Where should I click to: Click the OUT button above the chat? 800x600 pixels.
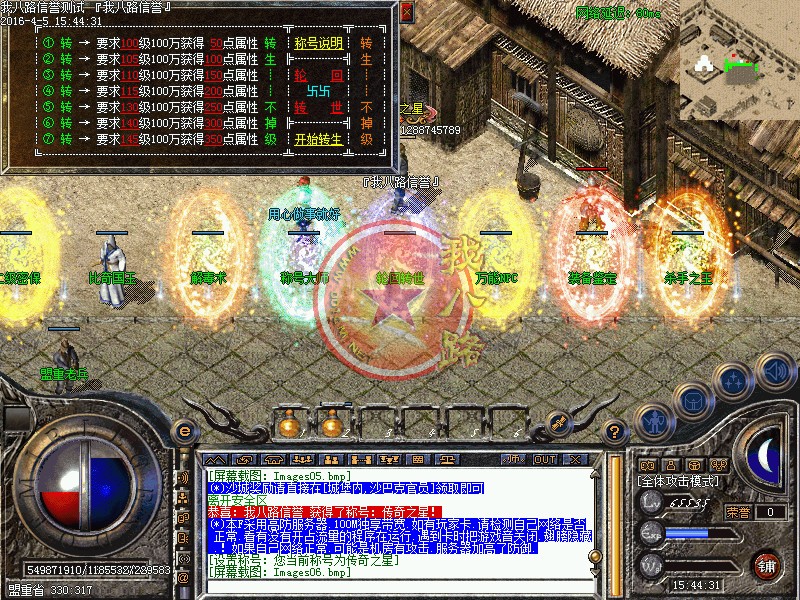click(545, 459)
